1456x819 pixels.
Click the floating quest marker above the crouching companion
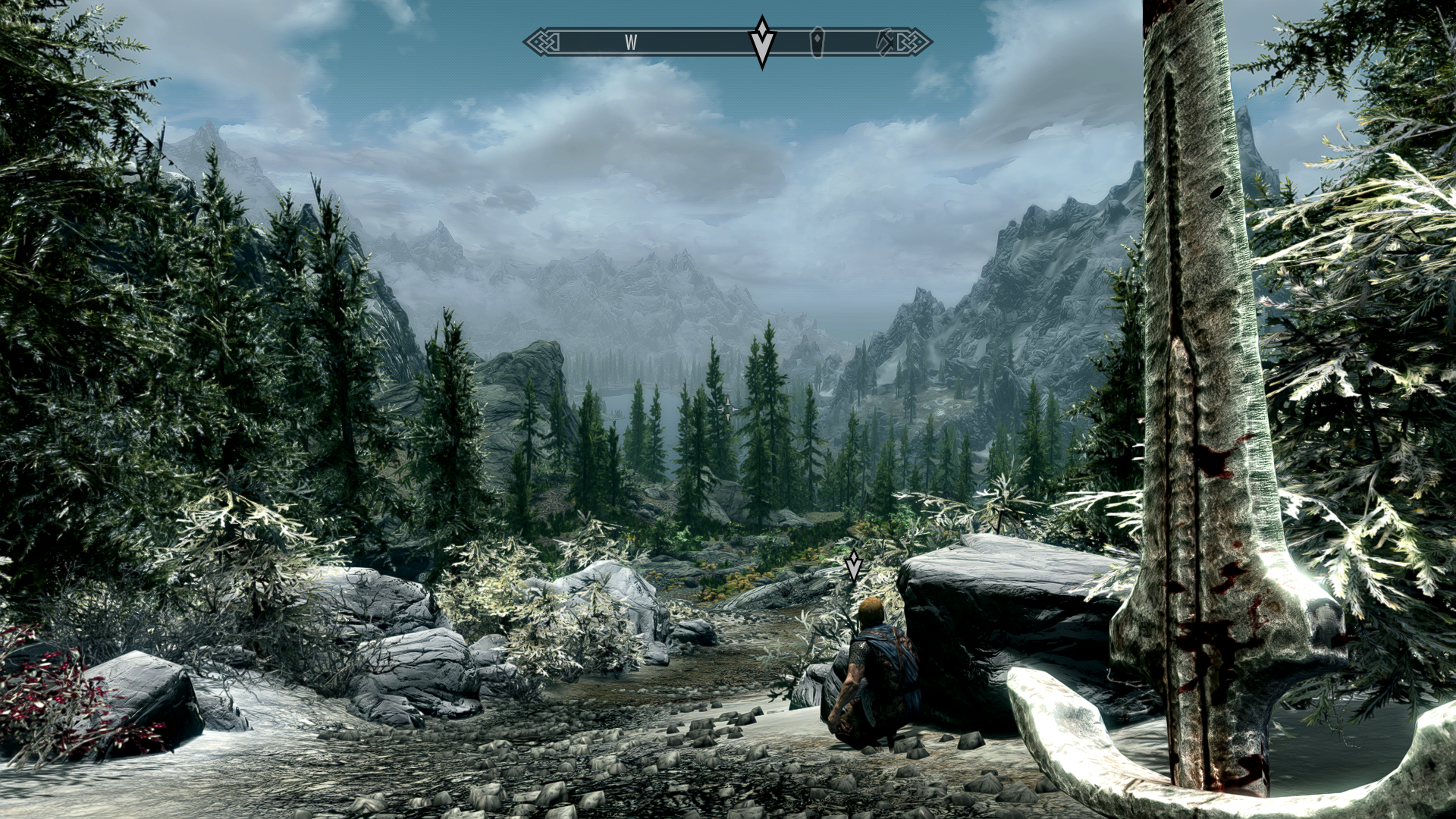pos(855,566)
